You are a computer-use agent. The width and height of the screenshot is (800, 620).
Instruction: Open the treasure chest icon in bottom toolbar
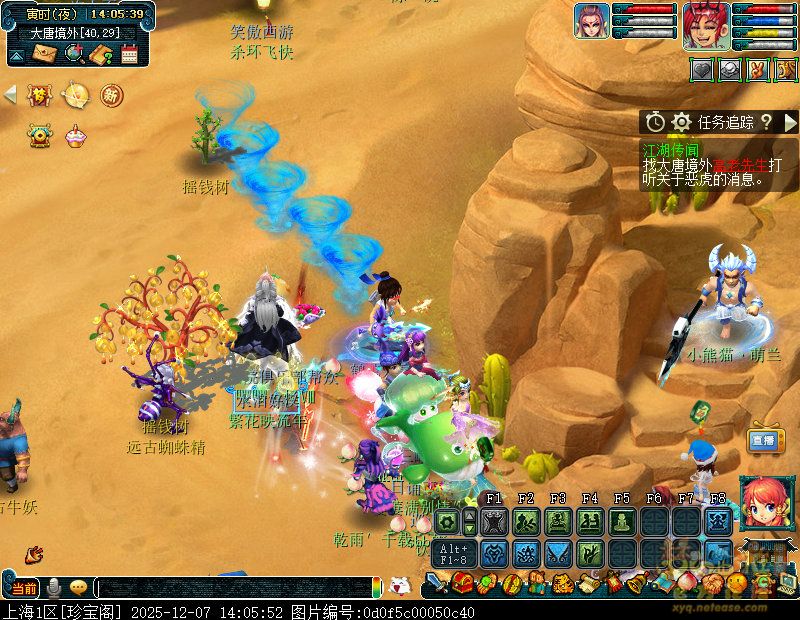pos(462,582)
